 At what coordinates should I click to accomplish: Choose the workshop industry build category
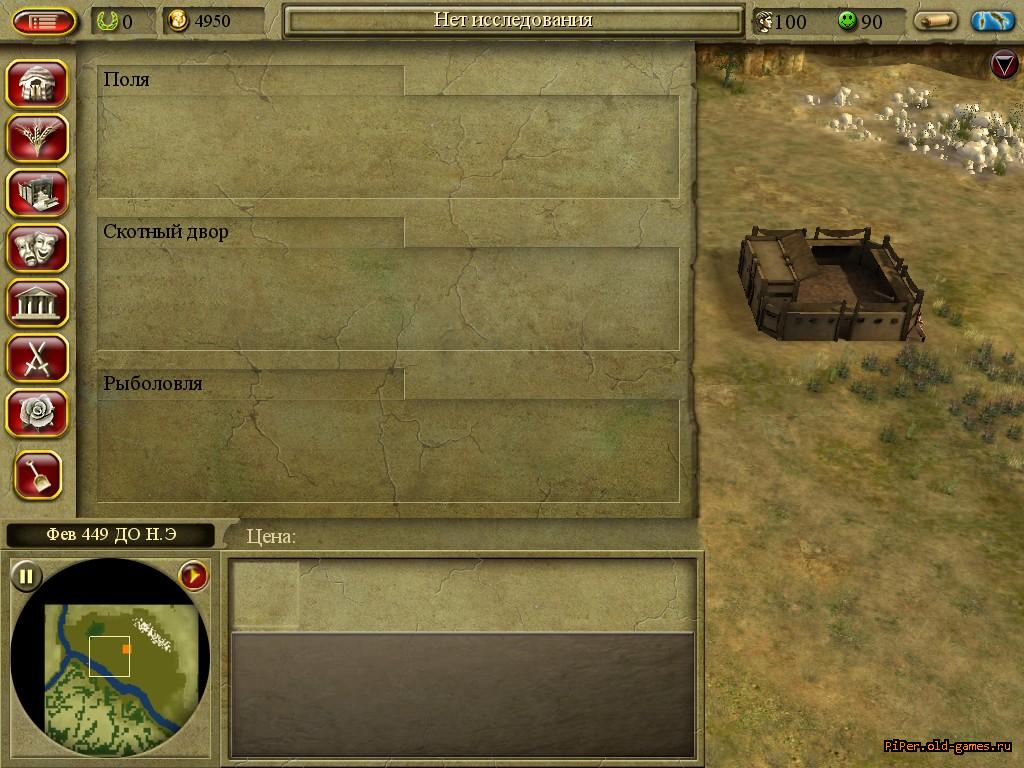pyautogui.click(x=38, y=193)
